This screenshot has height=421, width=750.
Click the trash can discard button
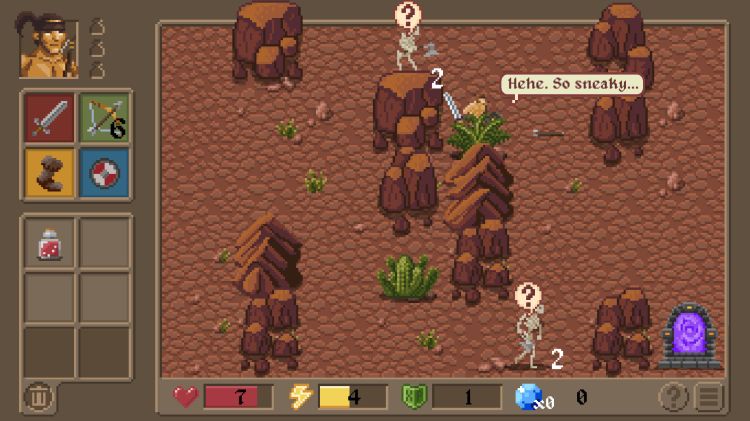[x=38, y=397]
